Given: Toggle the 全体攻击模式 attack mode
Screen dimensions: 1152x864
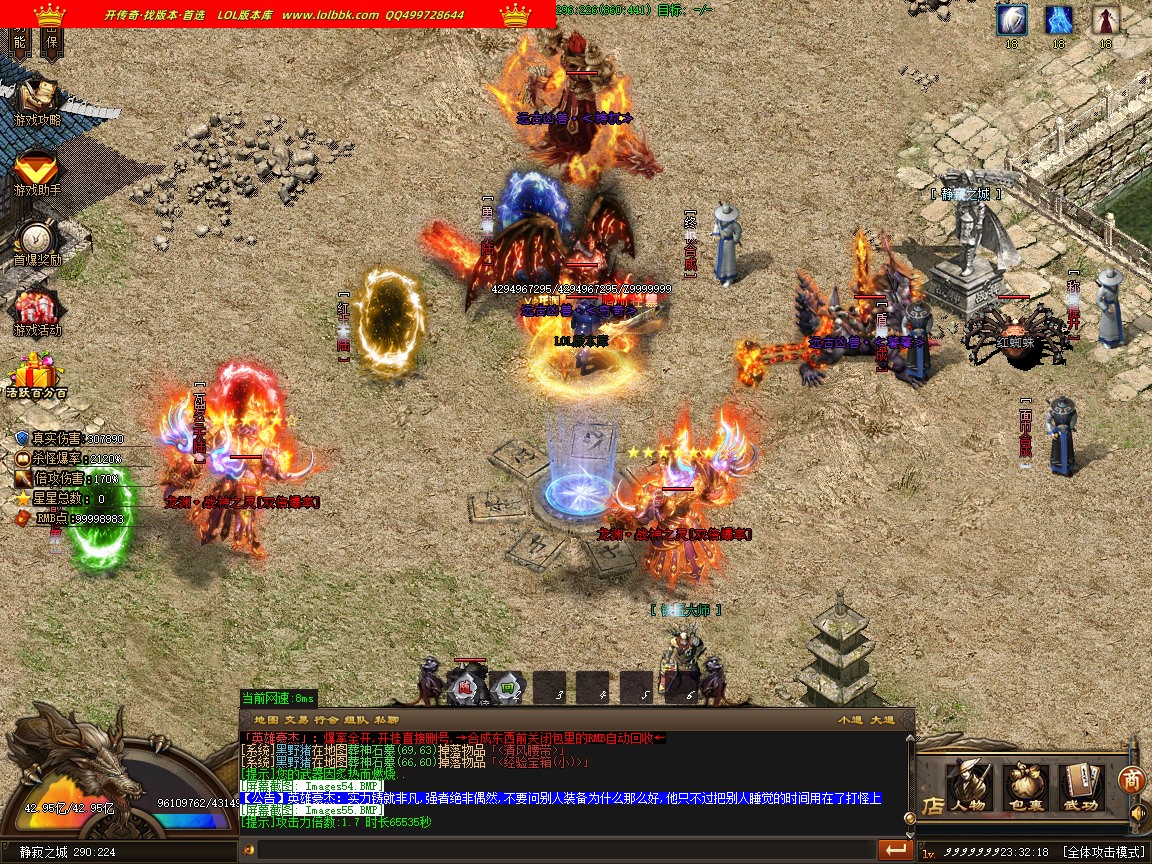Looking at the screenshot, I should [1103, 852].
